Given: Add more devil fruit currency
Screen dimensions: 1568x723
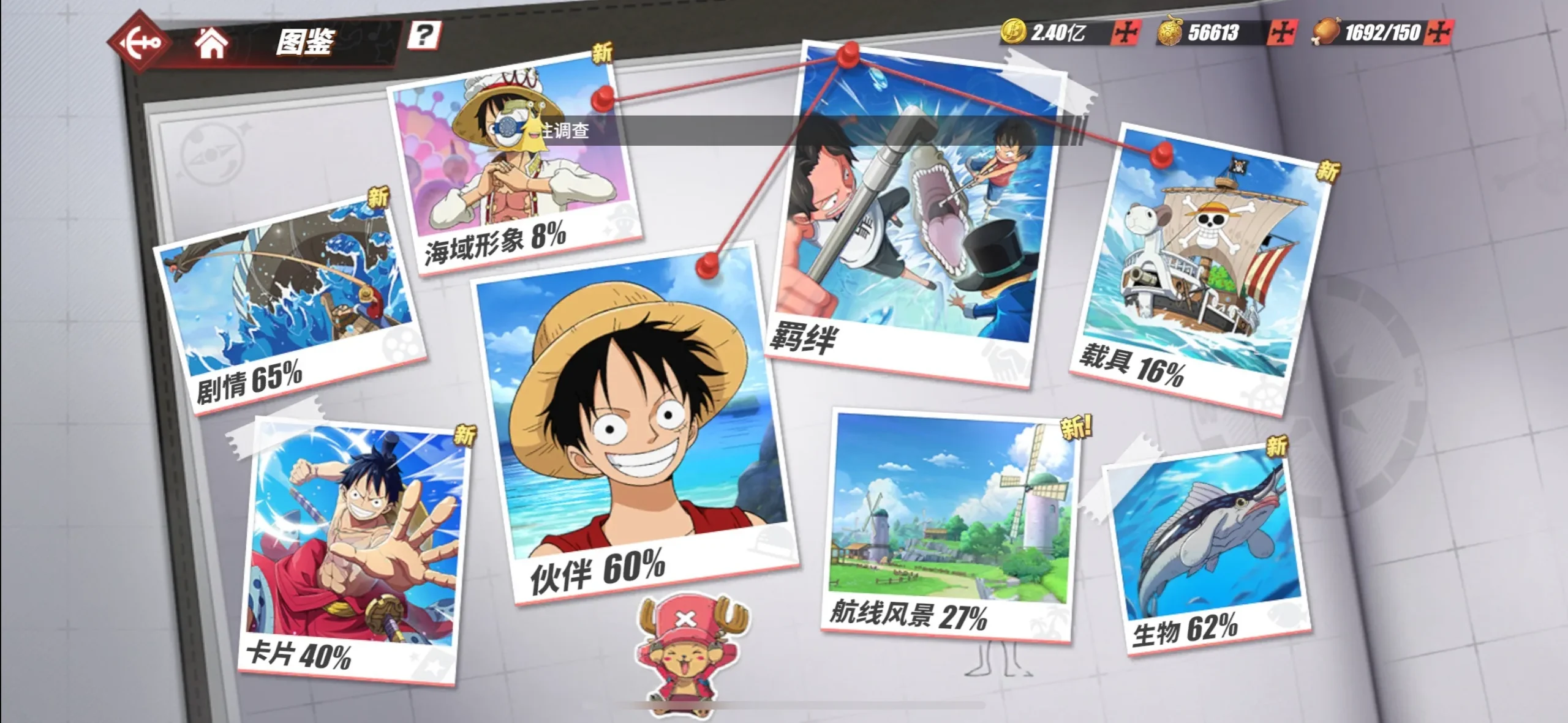Looking at the screenshot, I should pos(1281,32).
